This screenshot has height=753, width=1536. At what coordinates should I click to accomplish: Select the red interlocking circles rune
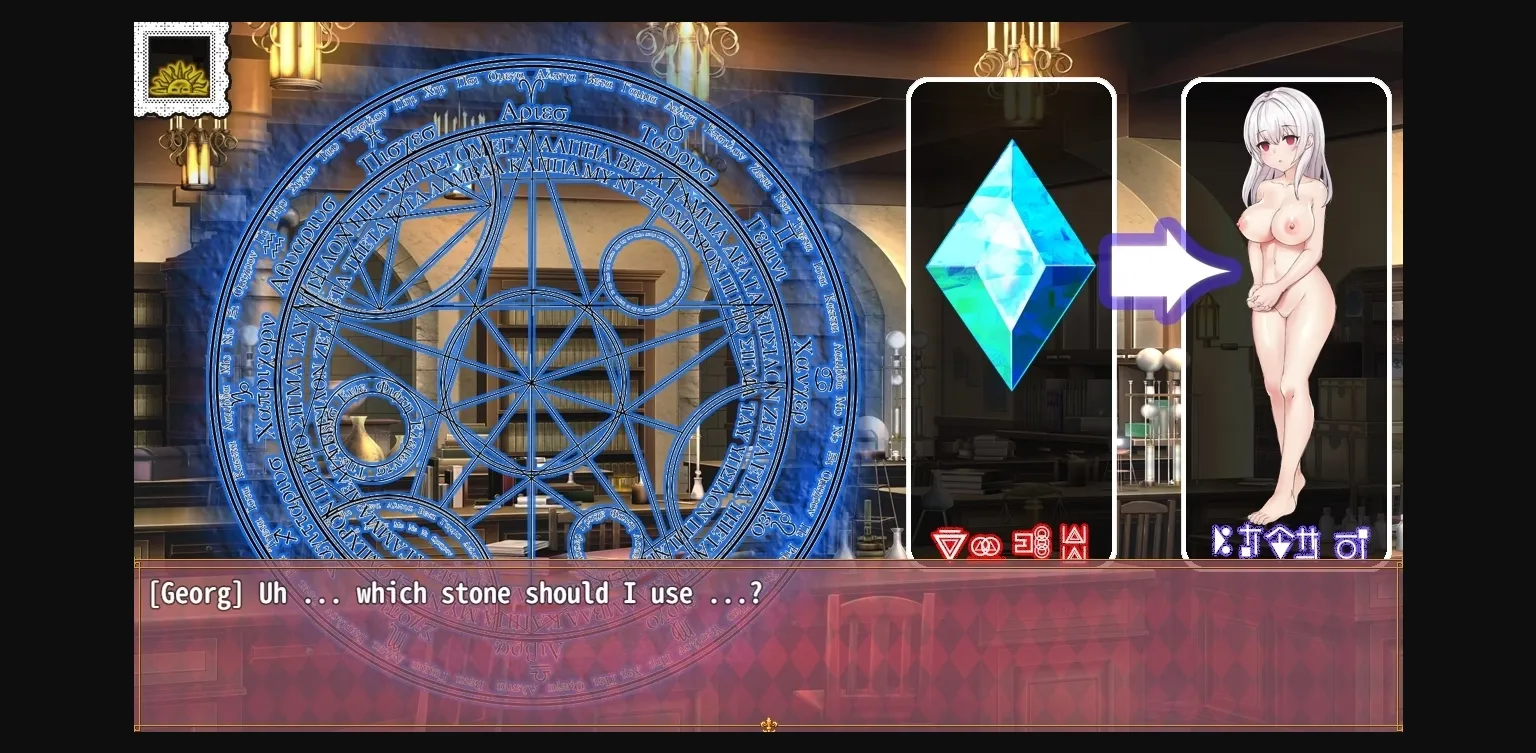[x=987, y=545]
